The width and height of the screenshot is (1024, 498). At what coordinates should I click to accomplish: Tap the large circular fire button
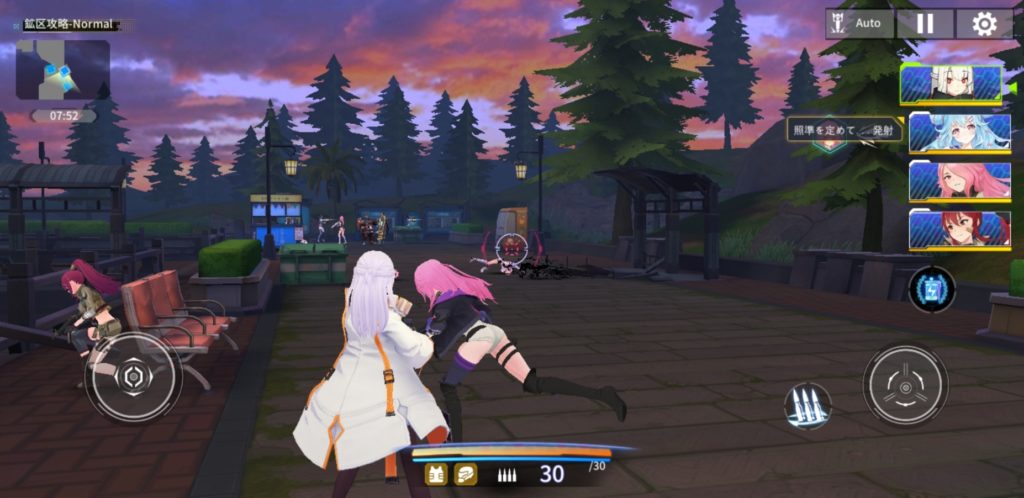(905, 385)
